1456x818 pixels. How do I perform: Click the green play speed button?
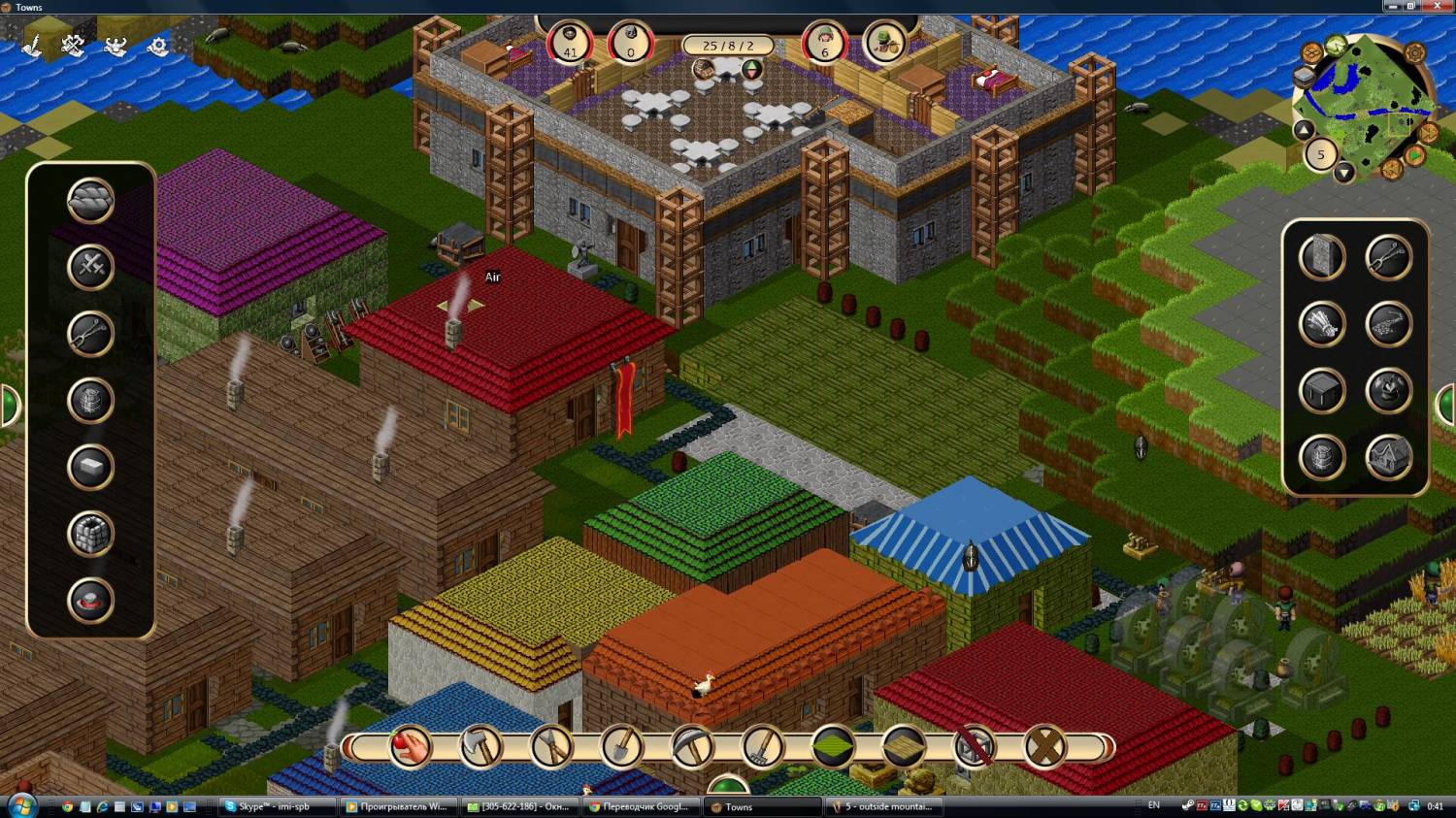pyautogui.click(x=1415, y=155)
